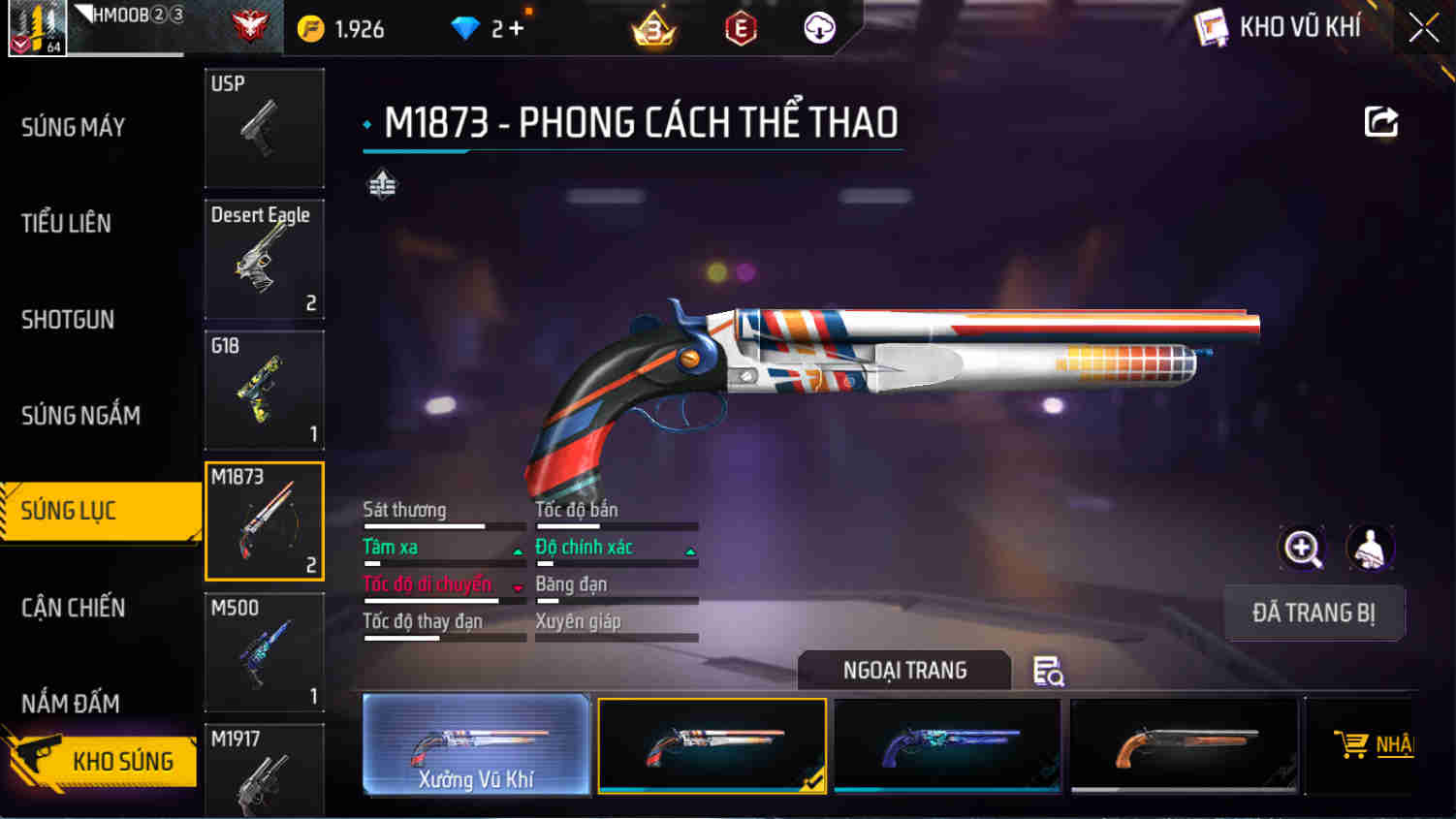1456x819 pixels.
Task: Choose the G18 weapon slot
Action: tap(264, 390)
